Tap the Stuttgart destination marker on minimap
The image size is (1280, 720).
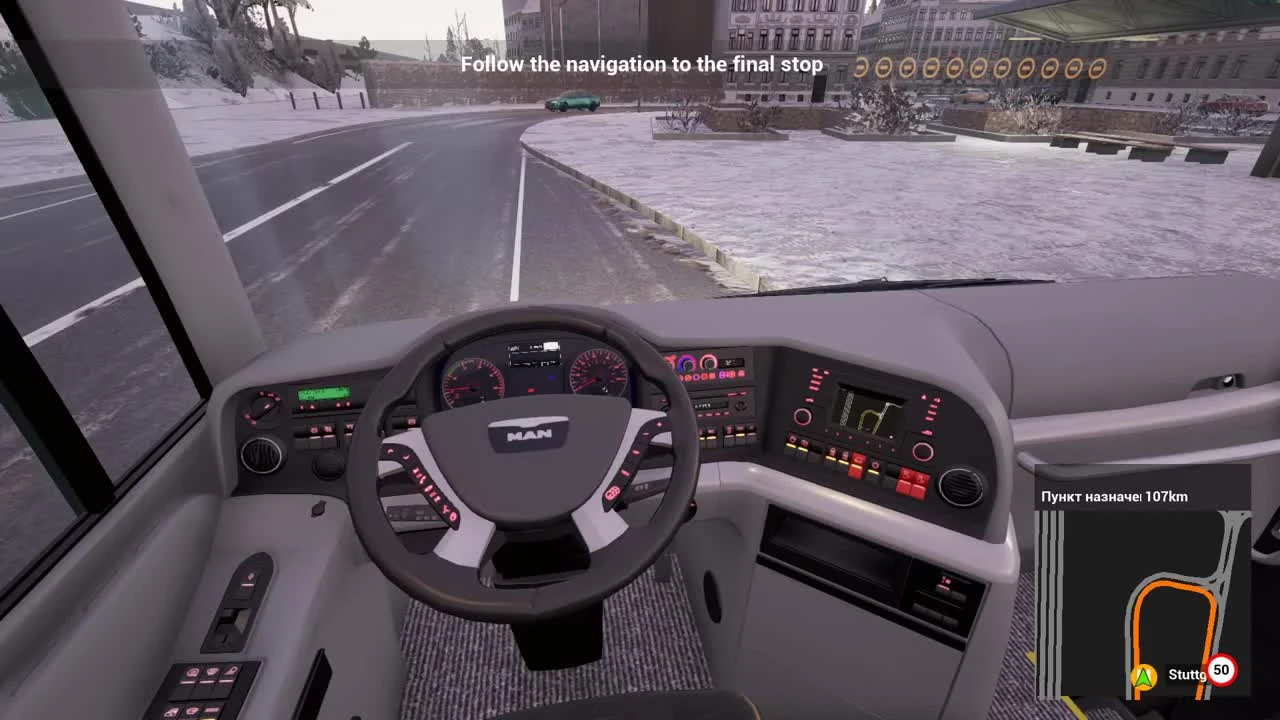1186,674
